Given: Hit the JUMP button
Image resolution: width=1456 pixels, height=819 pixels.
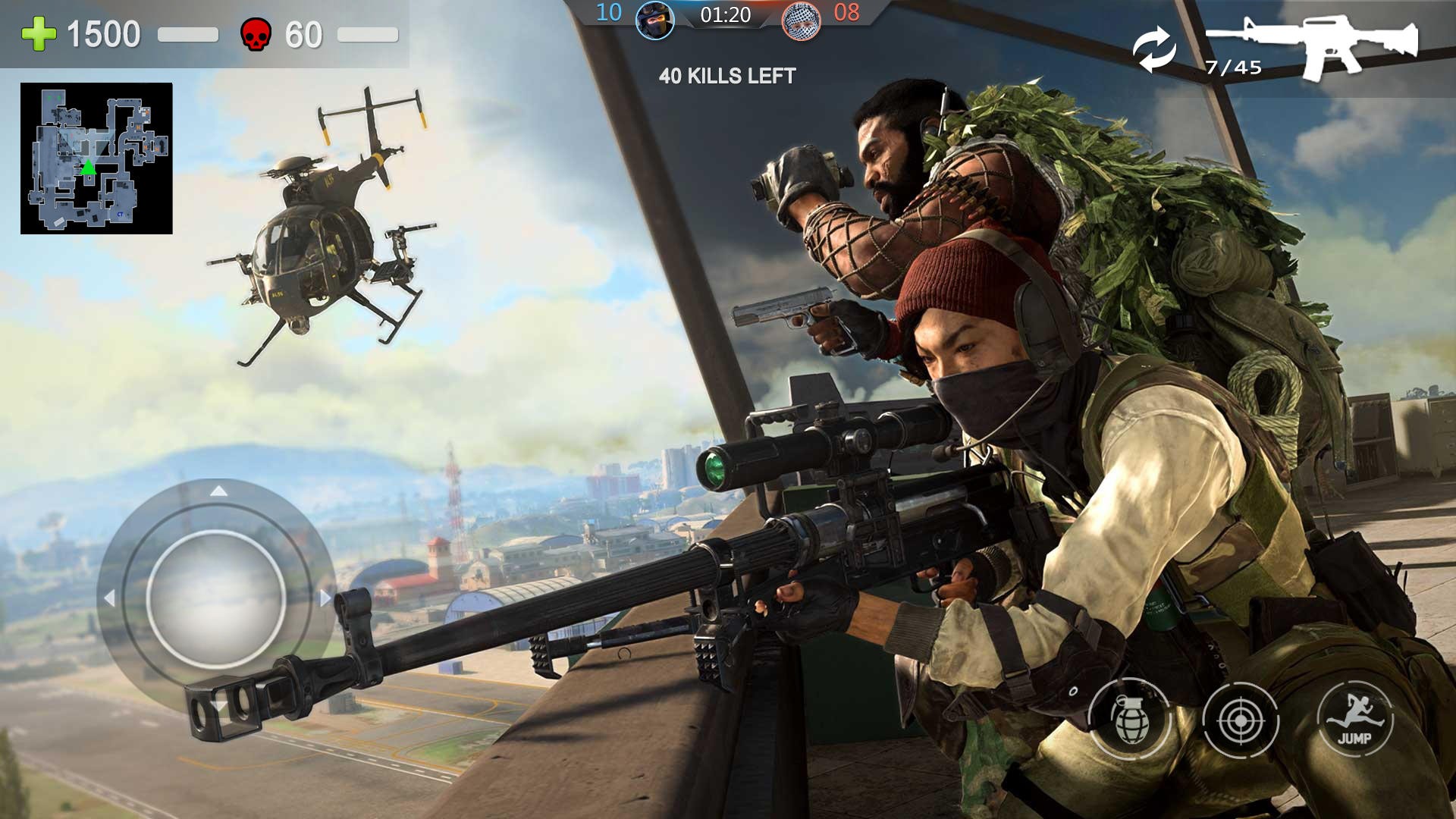Looking at the screenshot, I should pyautogui.click(x=1354, y=720).
